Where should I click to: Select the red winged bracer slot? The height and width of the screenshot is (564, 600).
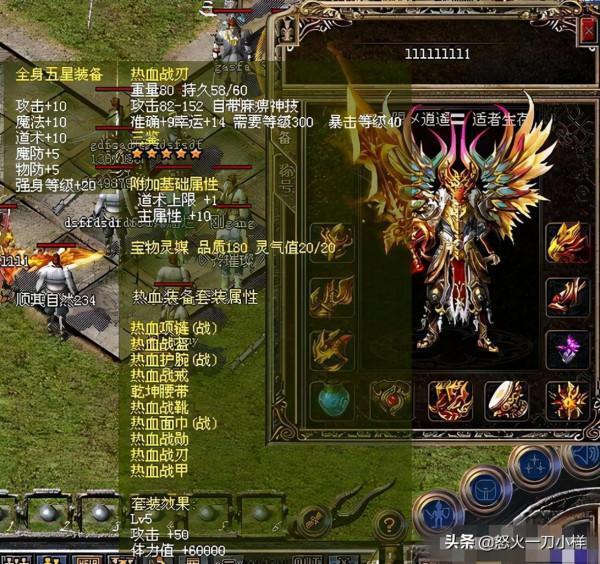coord(568,295)
